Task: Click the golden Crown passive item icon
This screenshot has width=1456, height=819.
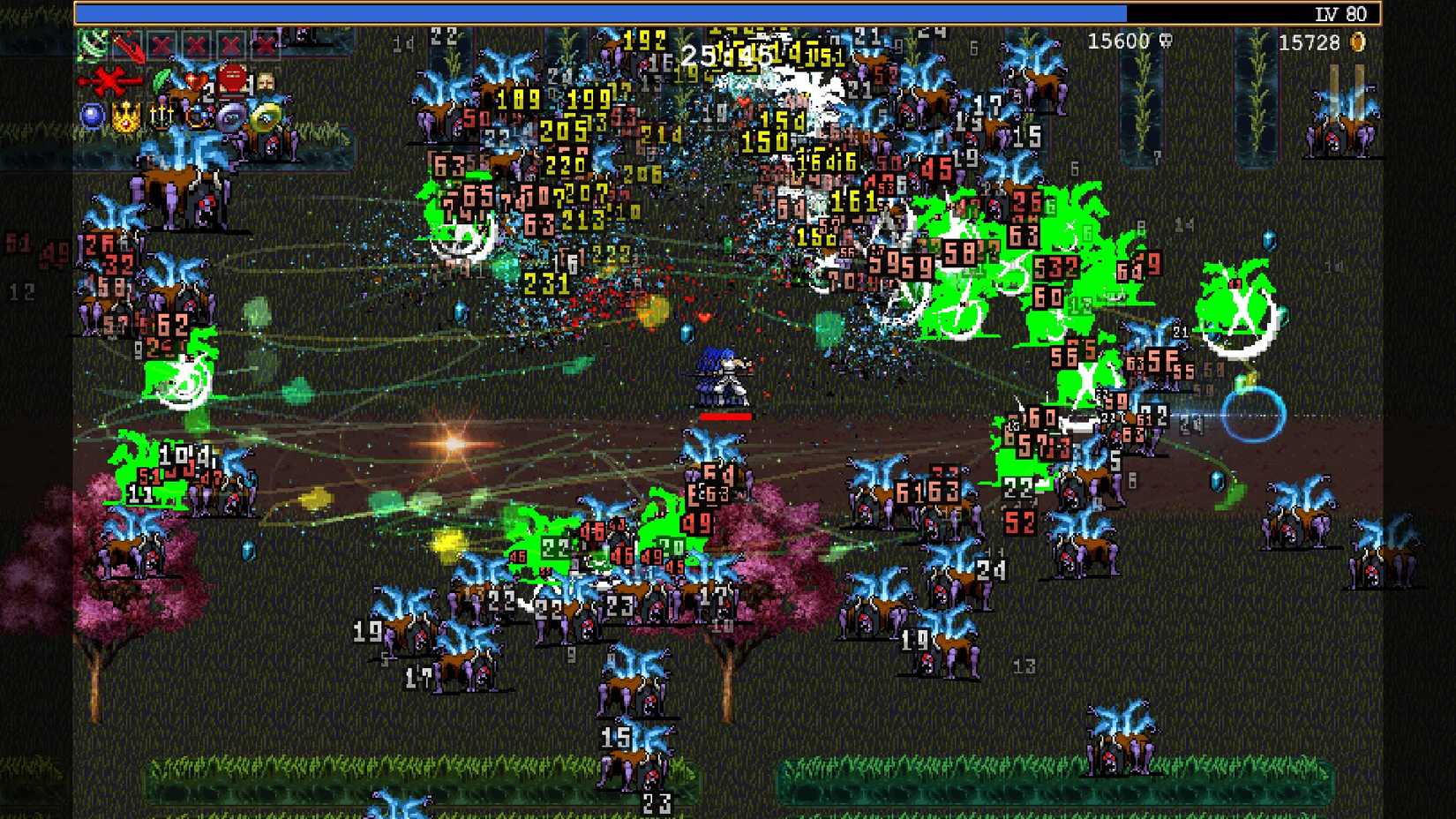Action: pos(126,116)
